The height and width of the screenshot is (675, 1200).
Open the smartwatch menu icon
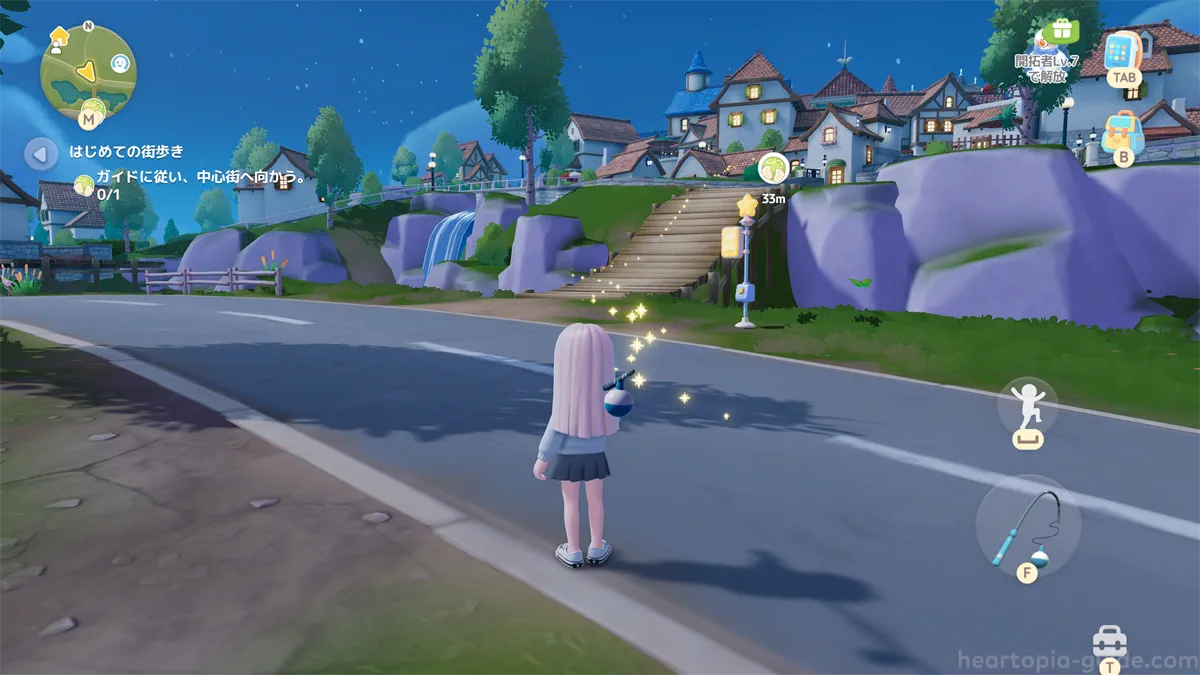coord(1123,52)
